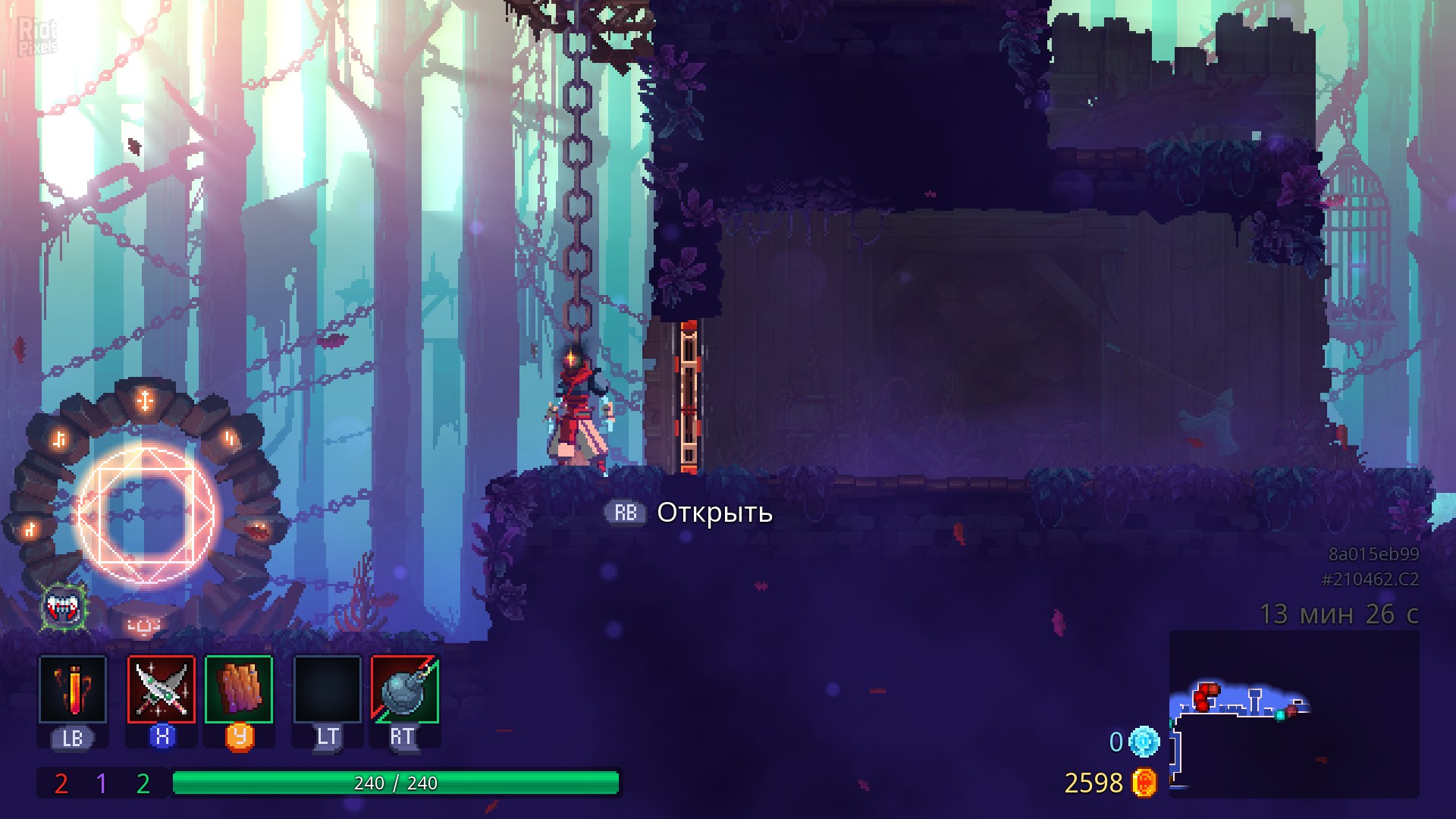Select the wooden shield slot
This screenshot has height=819, width=1456.
[x=239, y=689]
